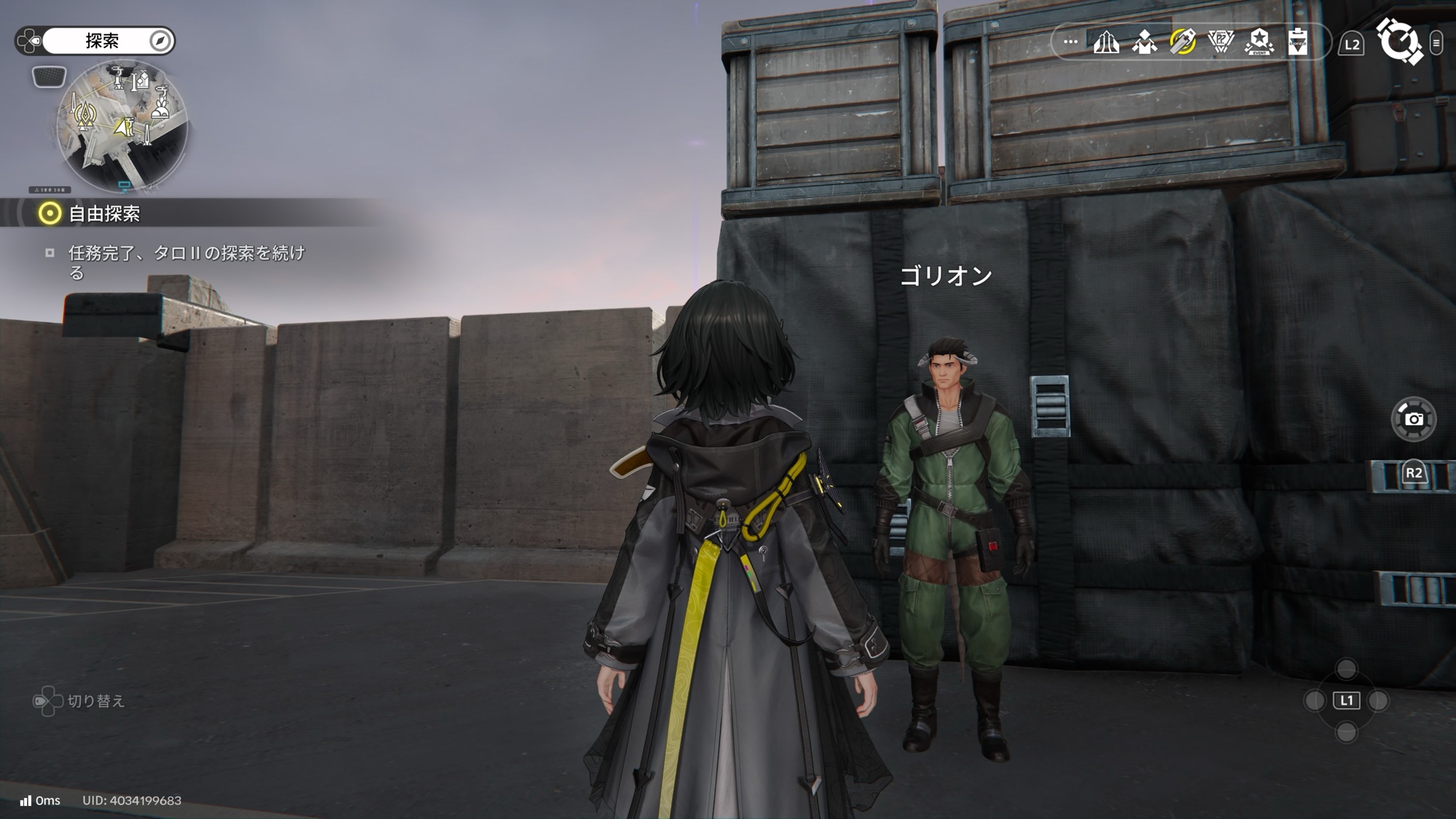The height and width of the screenshot is (819, 1456).
Task: Select the cyan camera marker below minimap
Action: point(124,186)
